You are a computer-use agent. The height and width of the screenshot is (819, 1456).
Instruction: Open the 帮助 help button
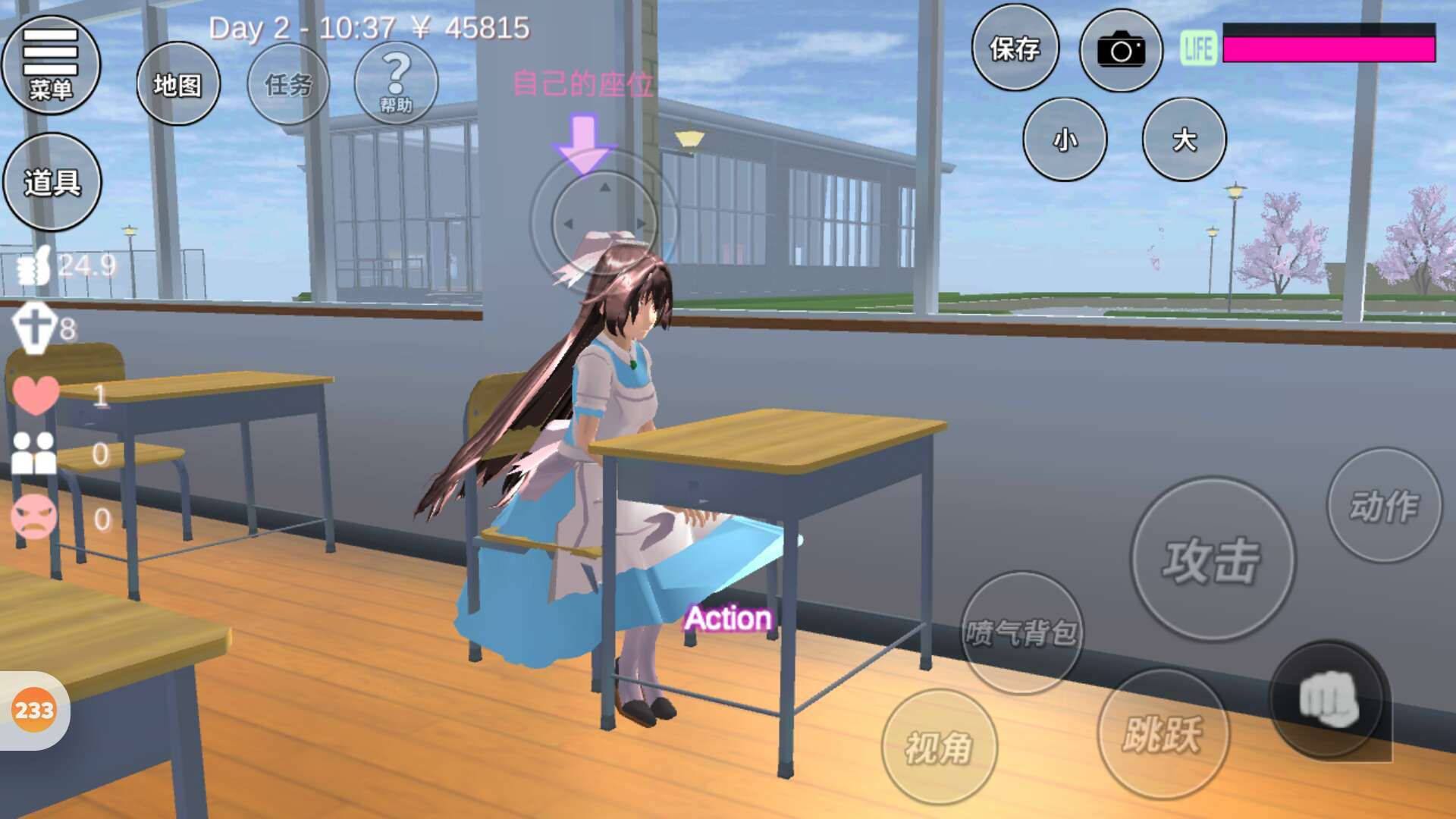396,83
